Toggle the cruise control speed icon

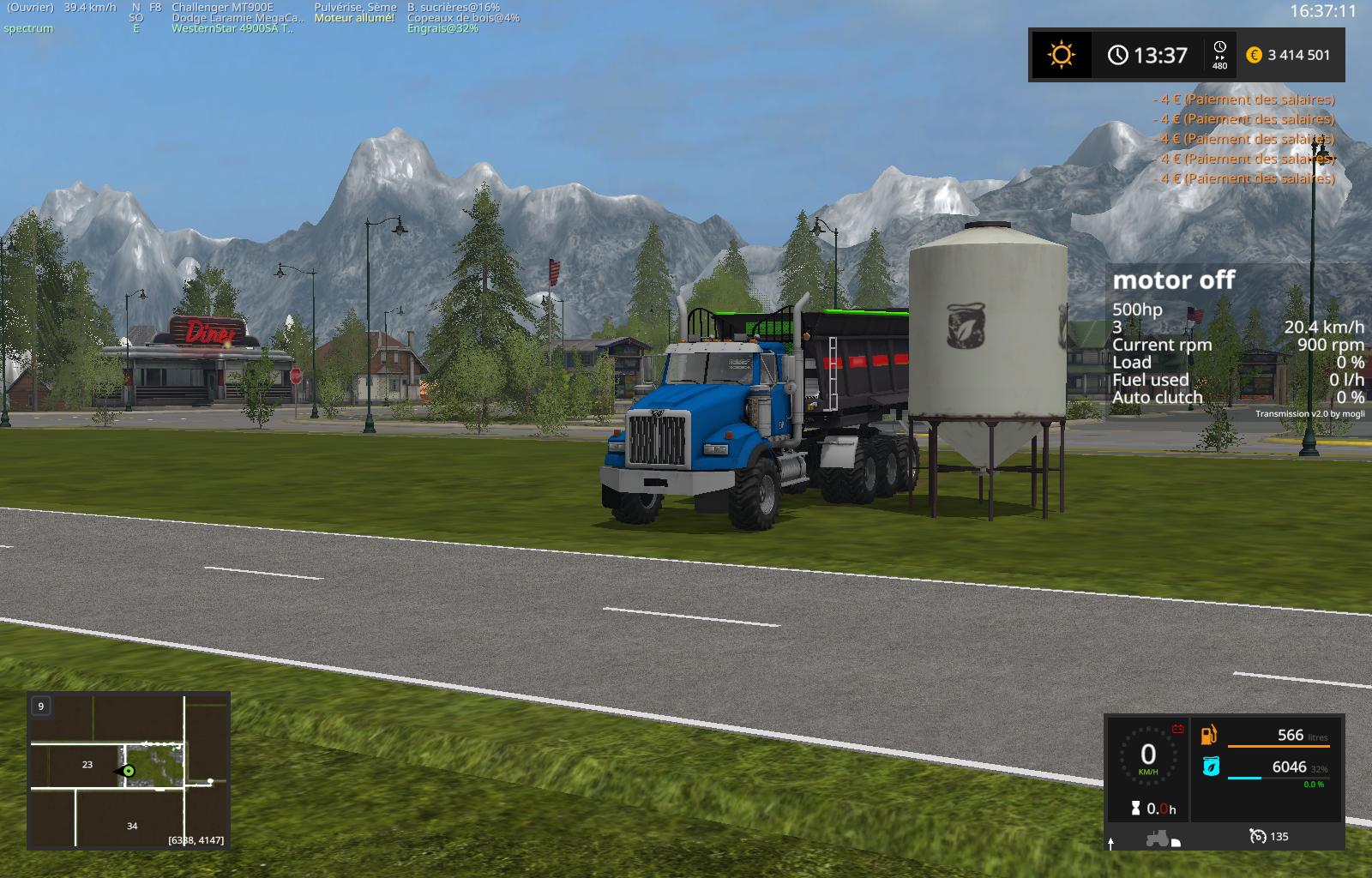pos(1258,836)
